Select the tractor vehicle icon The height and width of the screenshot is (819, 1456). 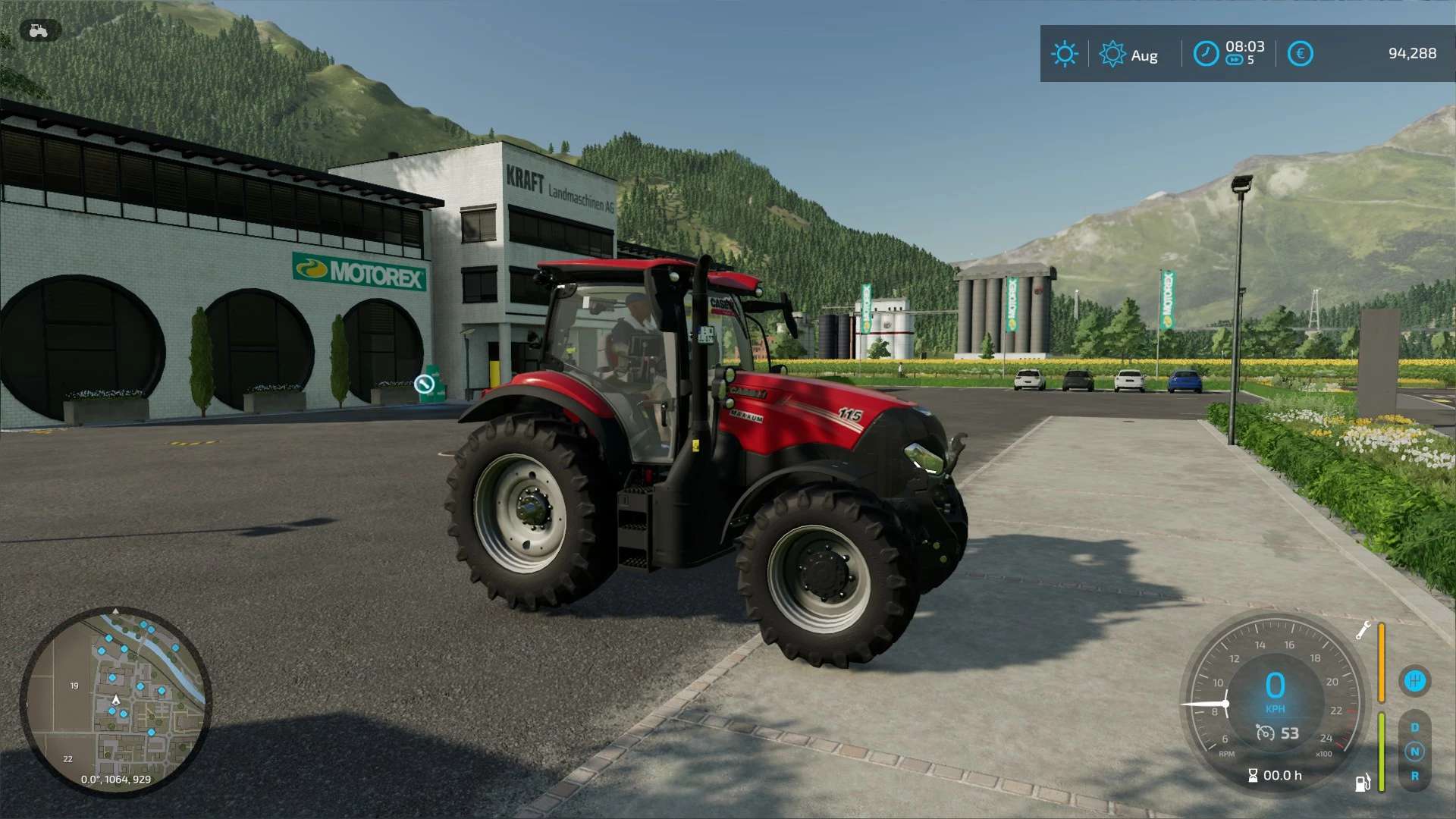(x=38, y=30)
